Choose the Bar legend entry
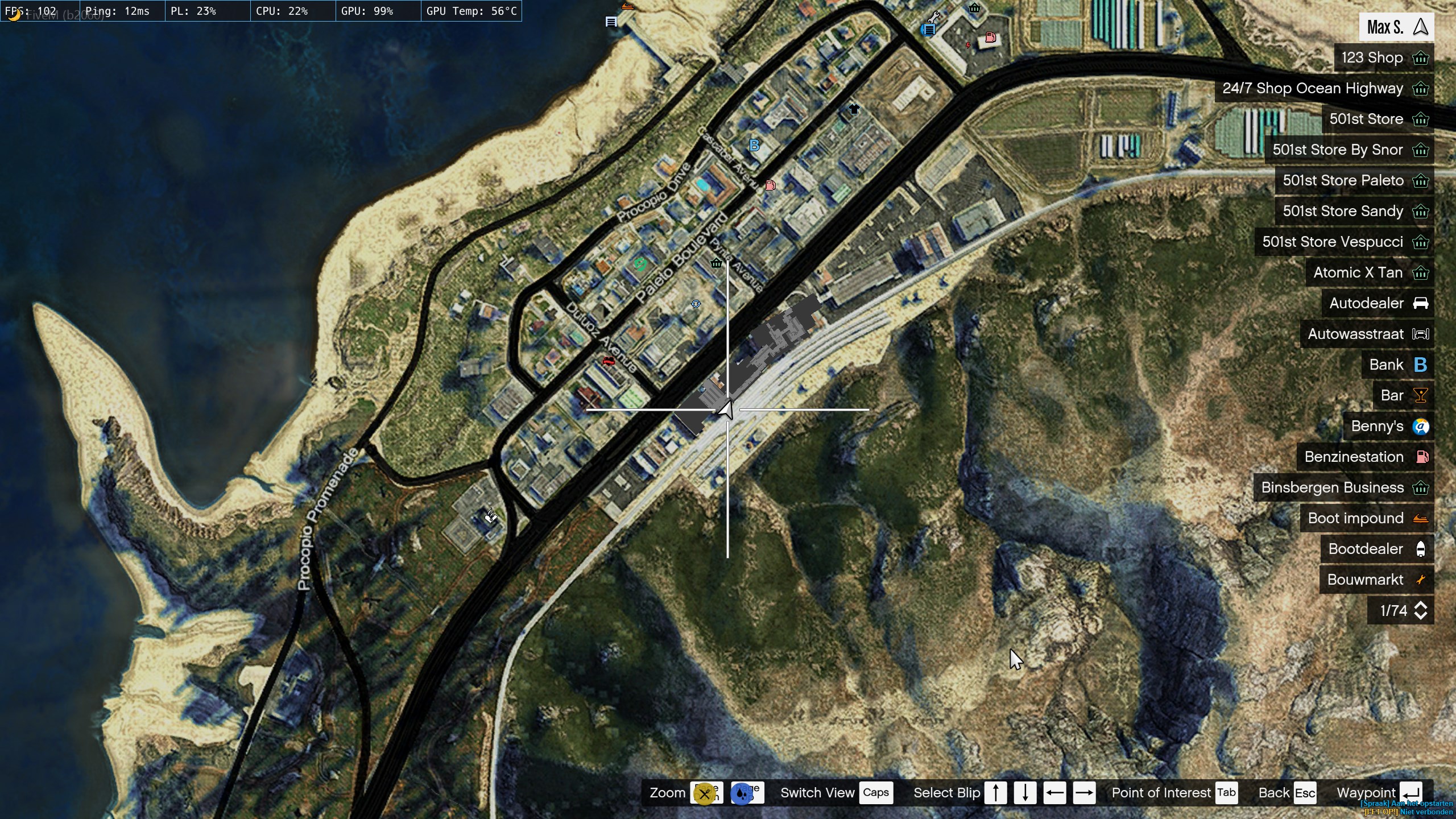The image size is (1456, 819). [1403, 396]
